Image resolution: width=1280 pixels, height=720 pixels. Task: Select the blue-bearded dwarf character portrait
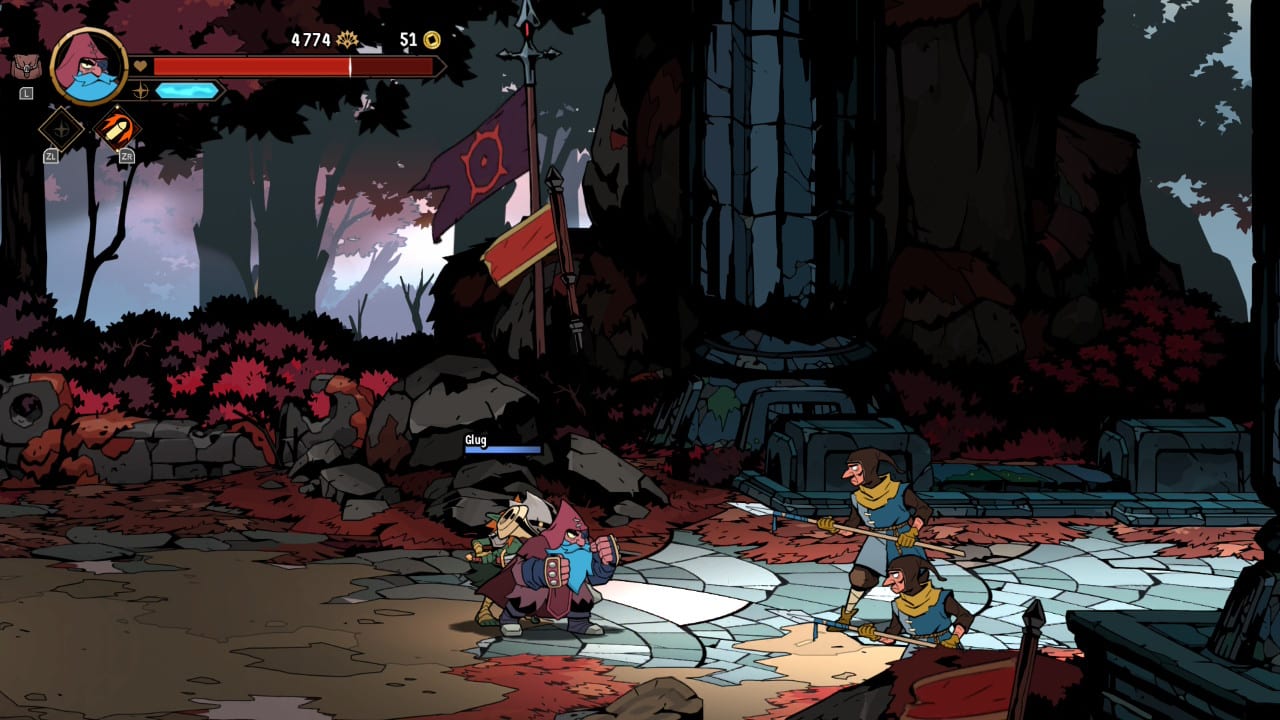(x=88, y=66)
